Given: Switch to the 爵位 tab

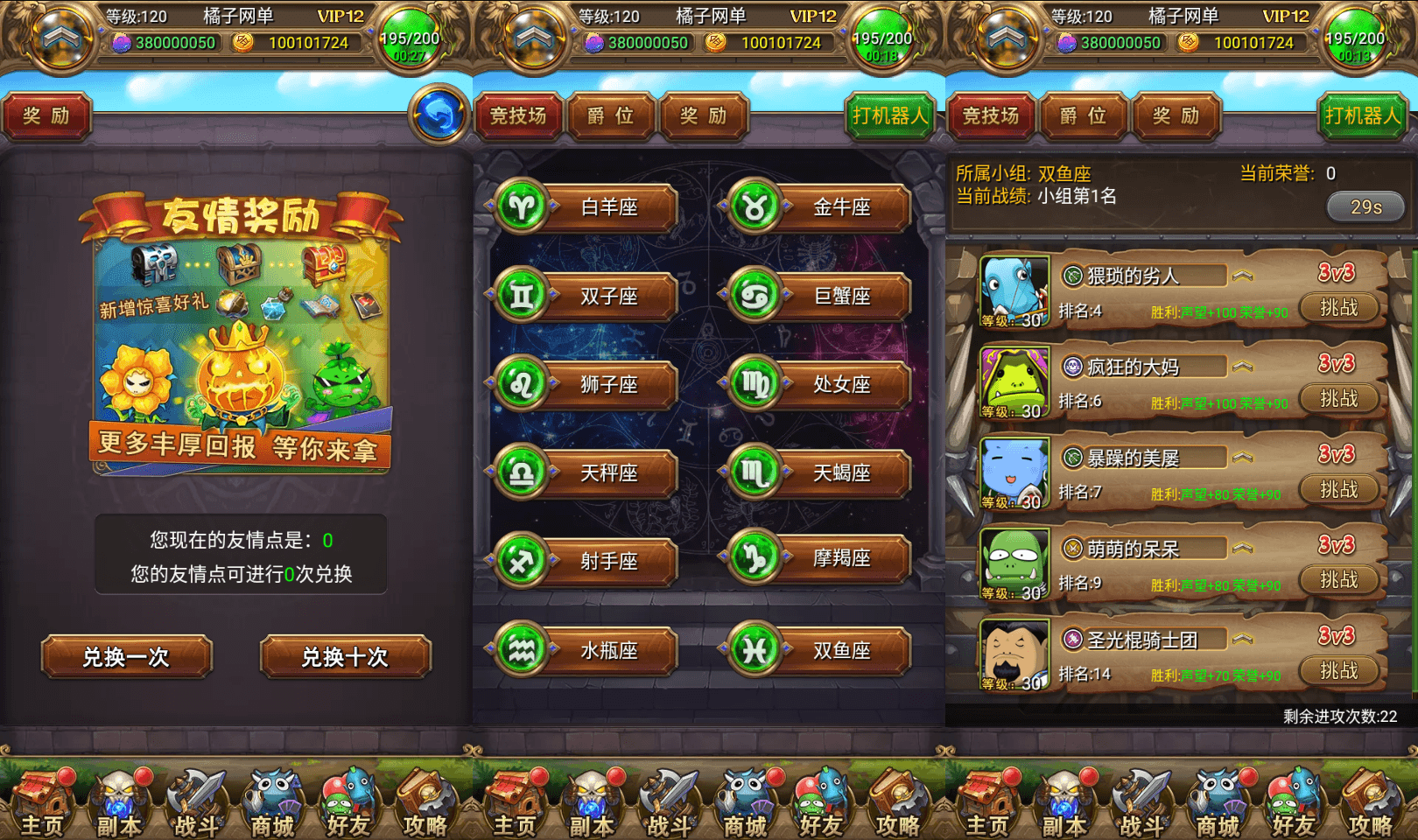Looking at the screenshot, I should [x=611, y=116].
